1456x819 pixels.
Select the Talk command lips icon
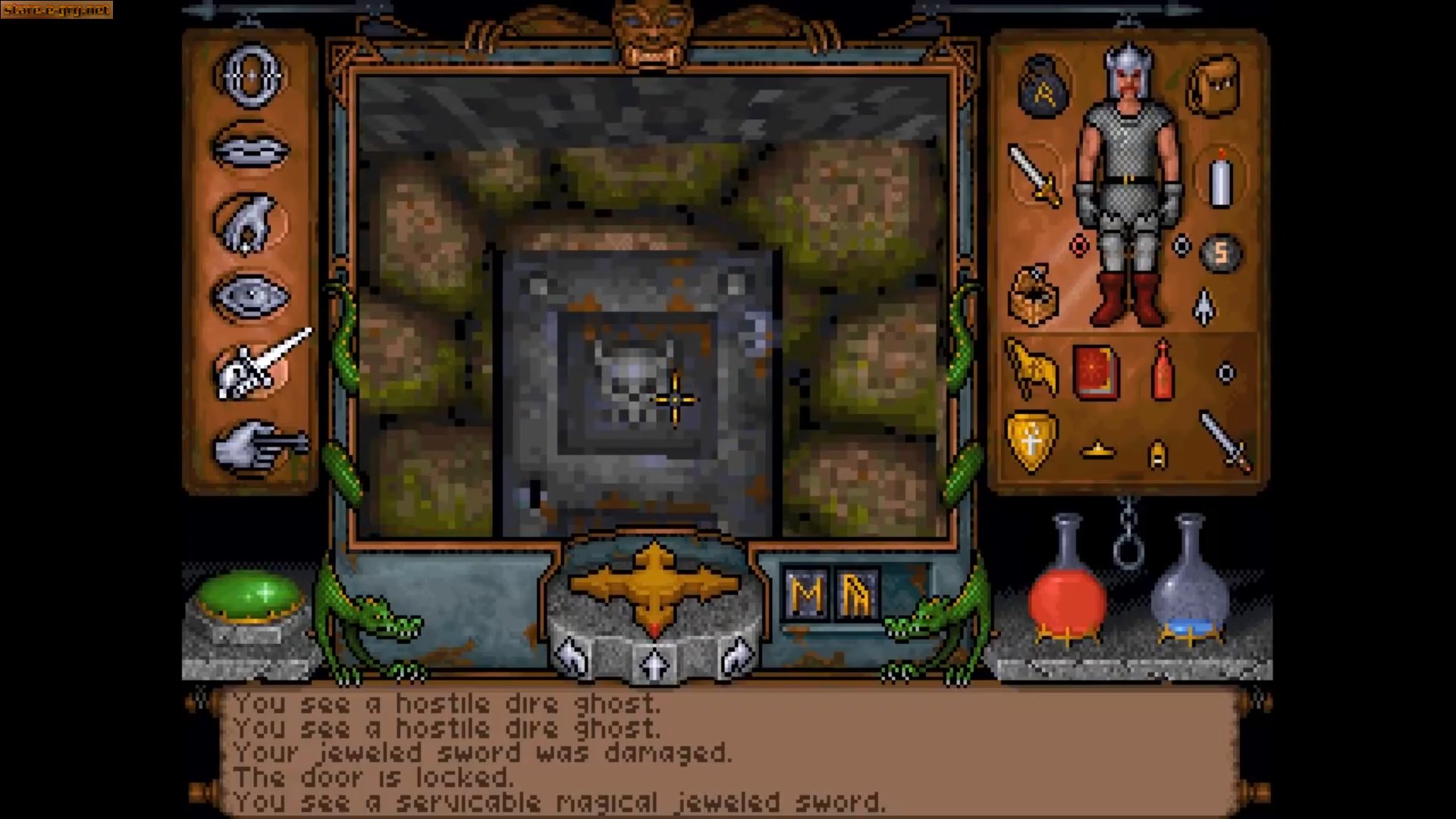point(253,146)
